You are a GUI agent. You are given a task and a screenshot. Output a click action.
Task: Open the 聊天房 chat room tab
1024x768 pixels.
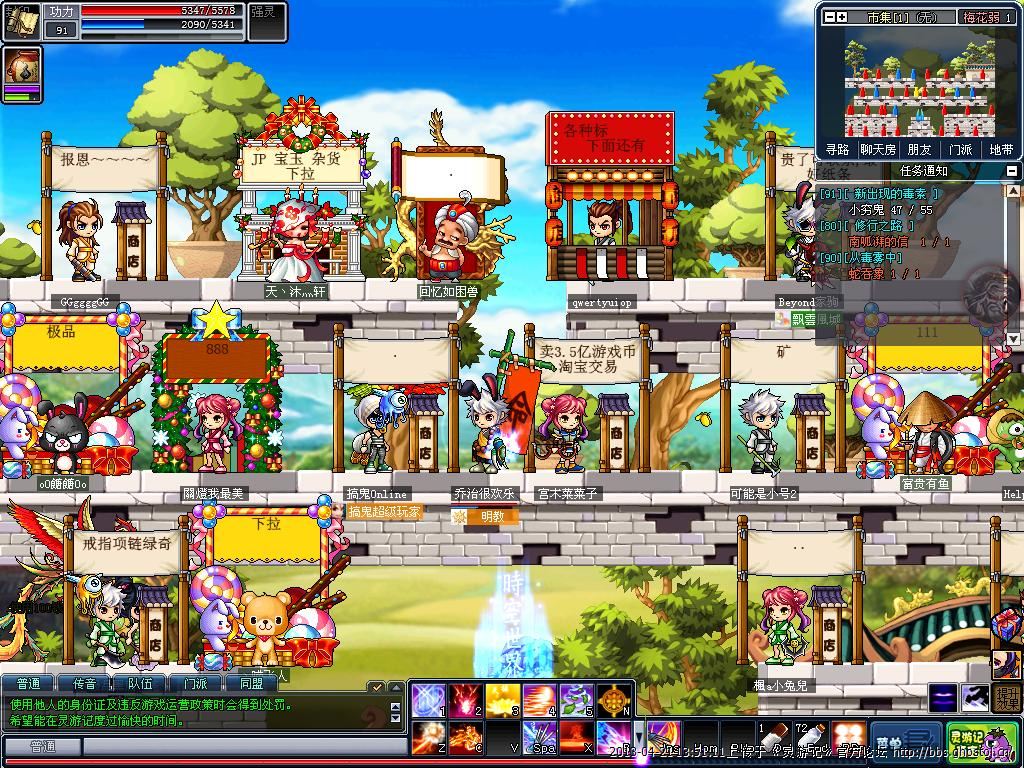(x=878, y=150)
